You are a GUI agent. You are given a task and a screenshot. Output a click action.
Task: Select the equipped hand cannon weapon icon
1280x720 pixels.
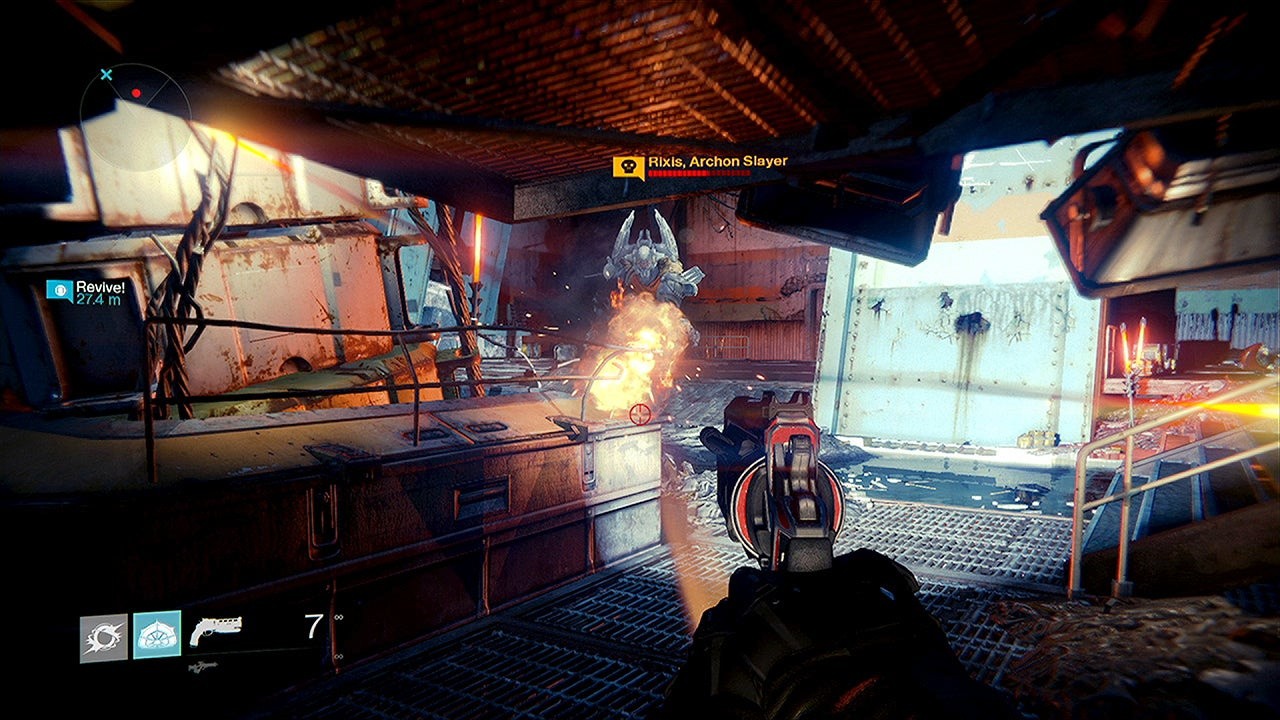[x=214, y=630]
